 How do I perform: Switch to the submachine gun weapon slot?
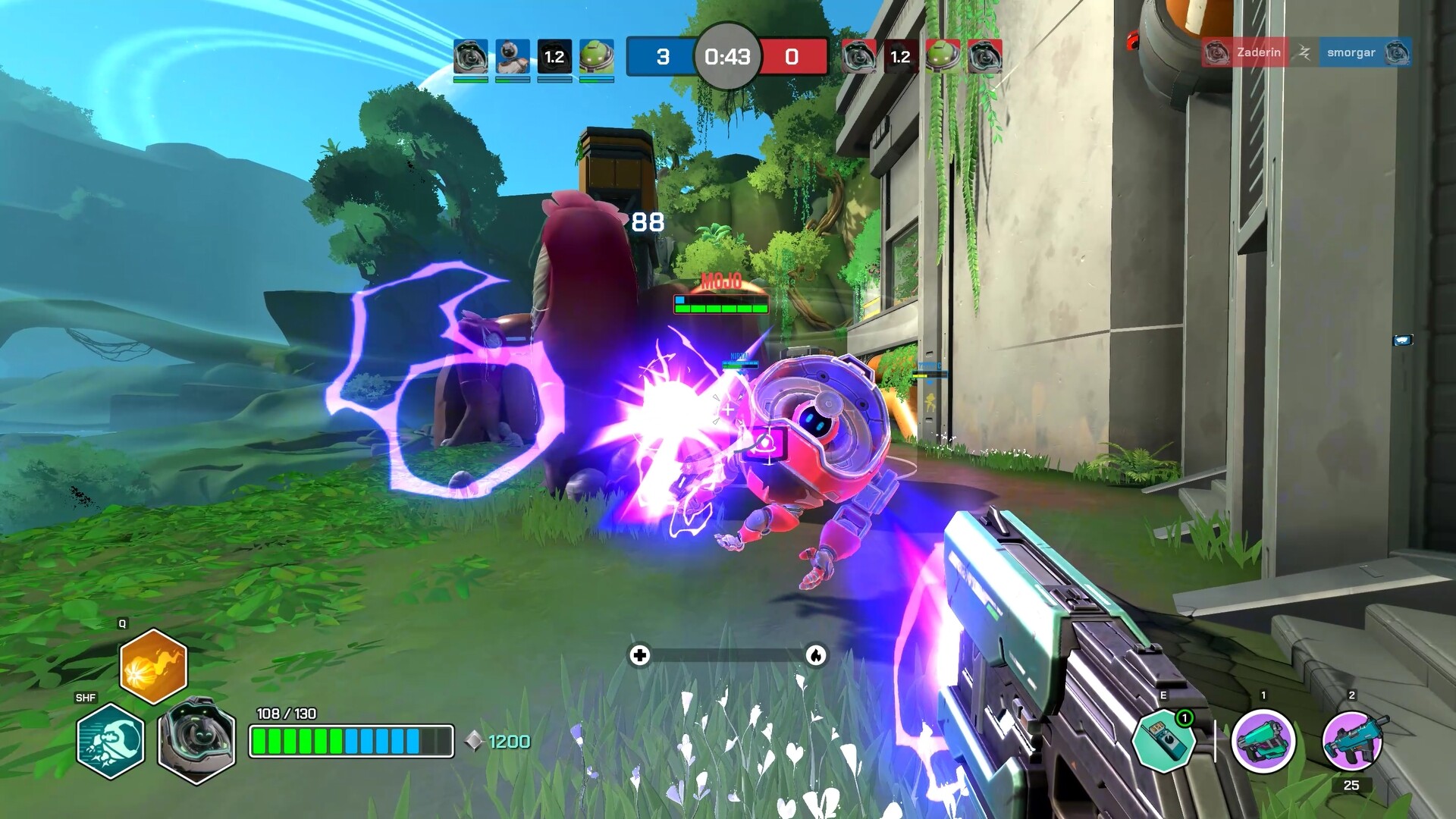[1353, 739]
